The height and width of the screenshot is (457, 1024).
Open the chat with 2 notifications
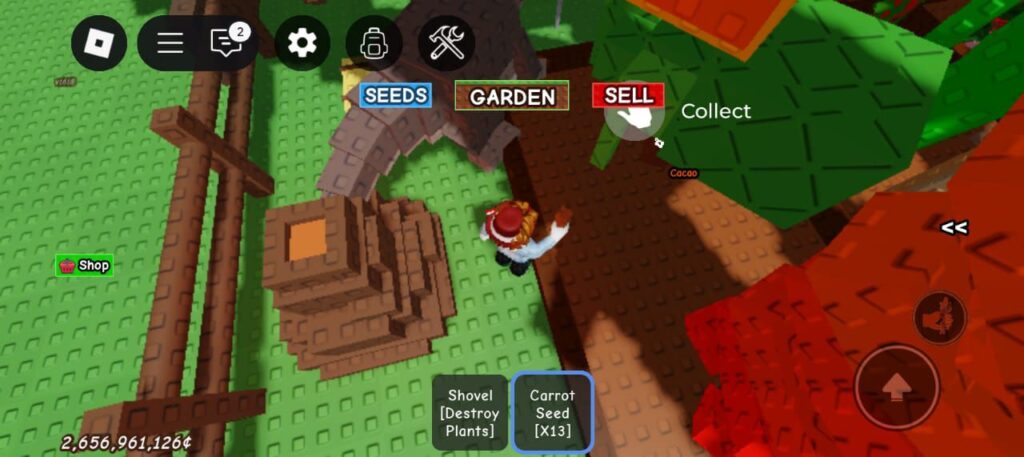[225, 43]
